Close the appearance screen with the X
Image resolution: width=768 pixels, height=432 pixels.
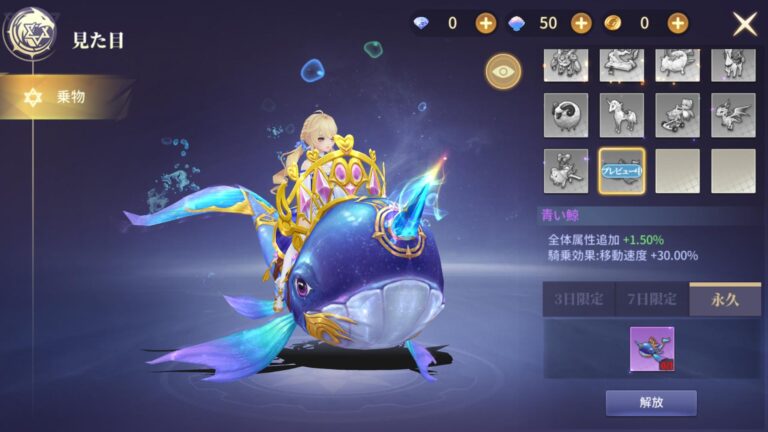point(745,24)
